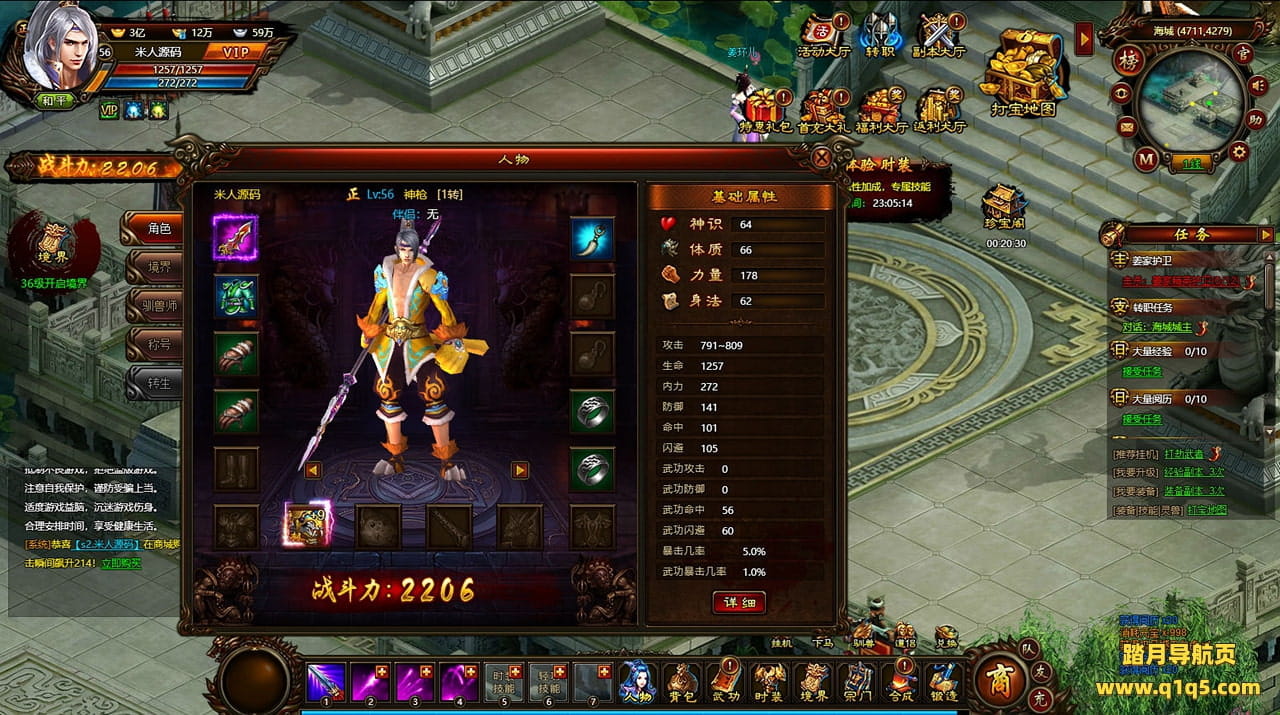Select the equipped purple weapon slot
Image resolution: width=1280 pixels, height=715 pixels.
[x=235, y=238]
